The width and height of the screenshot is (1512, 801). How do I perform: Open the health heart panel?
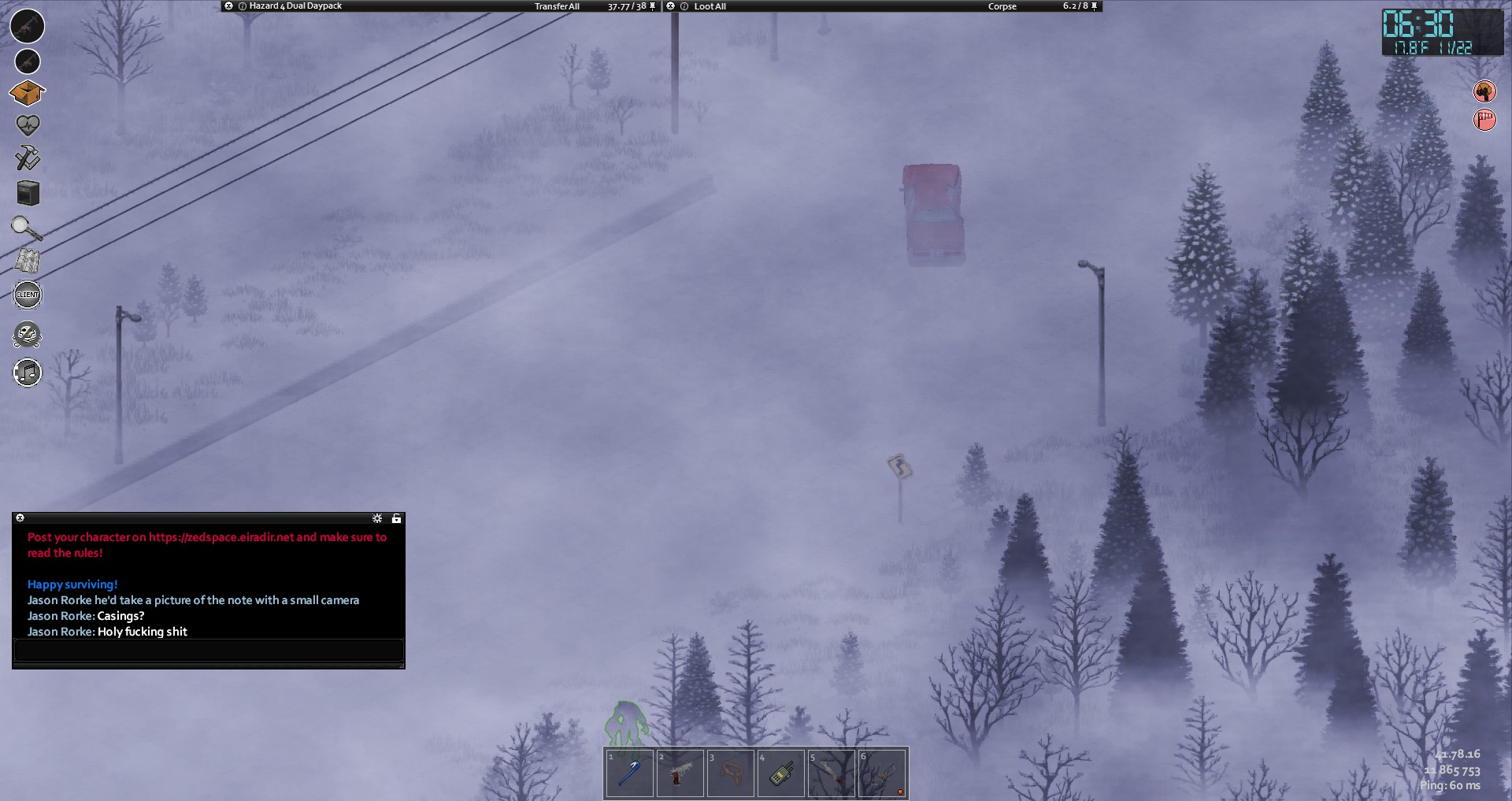[28, 125]
